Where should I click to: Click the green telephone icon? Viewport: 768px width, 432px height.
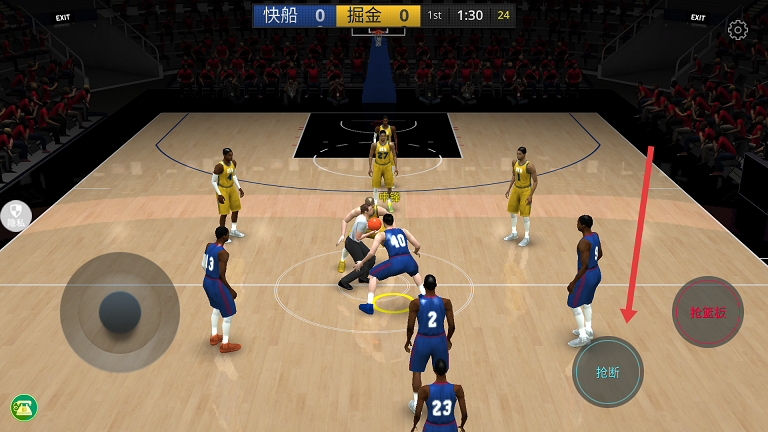(x=24, y=407)
